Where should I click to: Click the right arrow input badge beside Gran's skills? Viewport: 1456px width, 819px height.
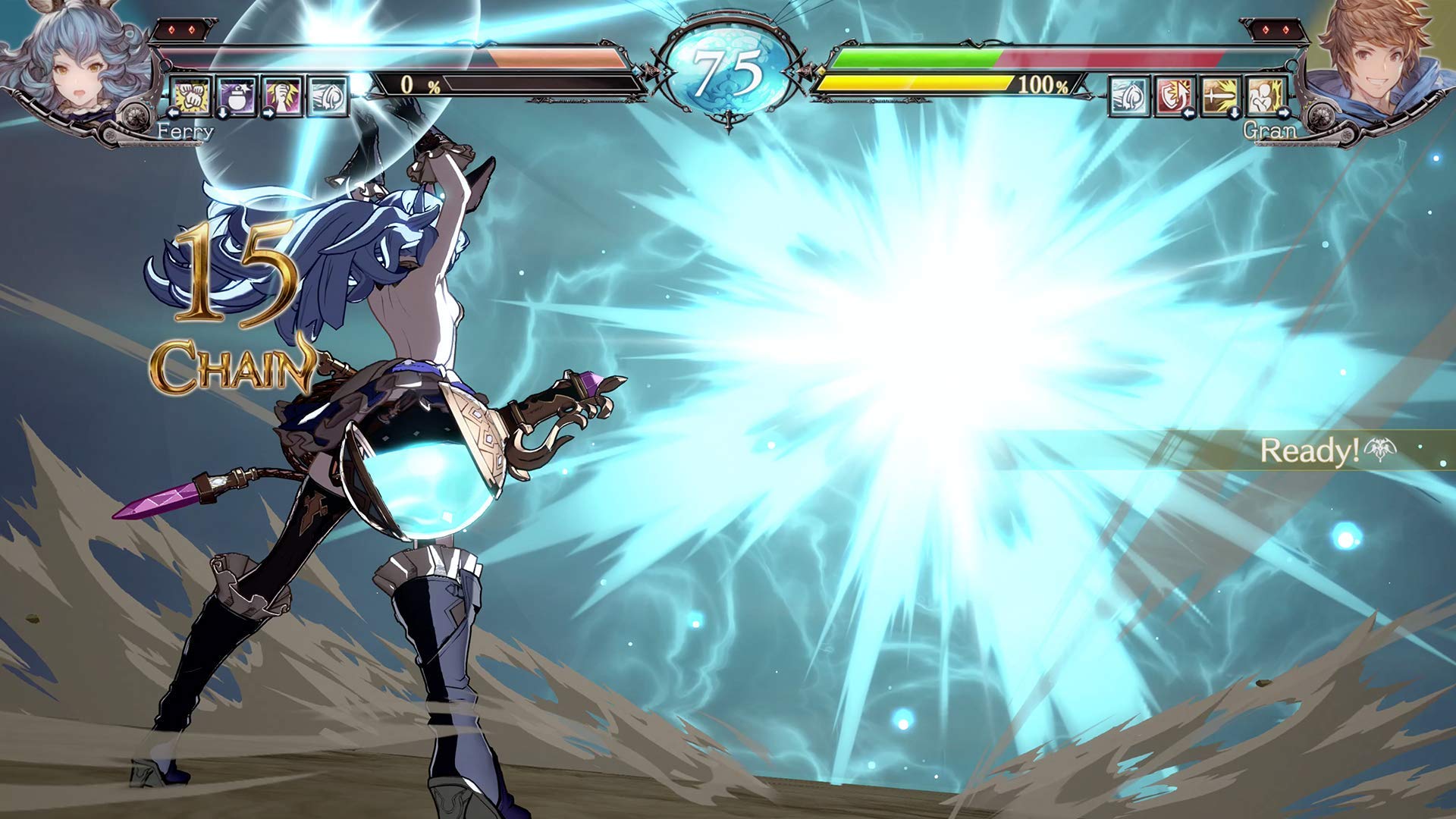tap(1284, 112)
